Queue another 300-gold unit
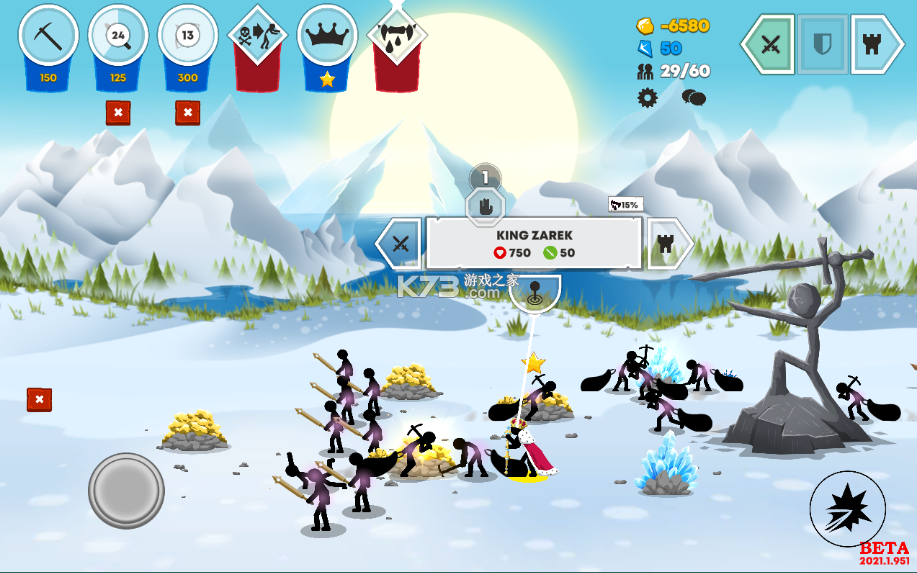 [x=188, y=37]
